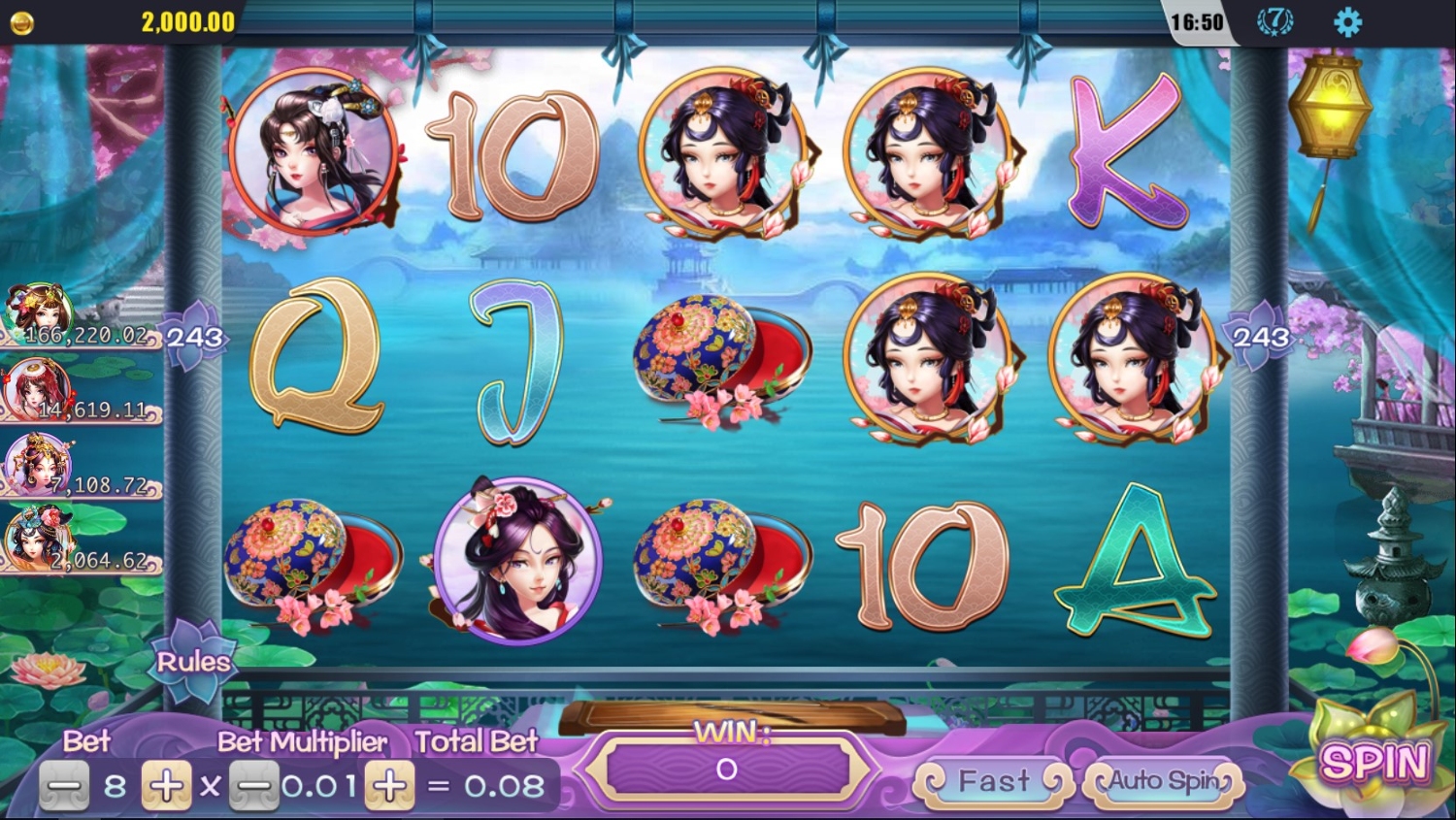
Task: Open the Rules flower button
Action: pos(193,662)
